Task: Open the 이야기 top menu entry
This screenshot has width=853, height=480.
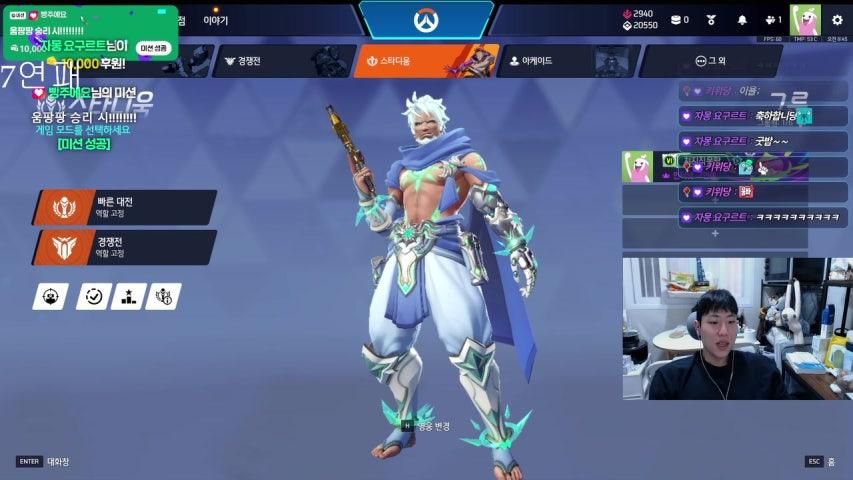Action: 215,20
